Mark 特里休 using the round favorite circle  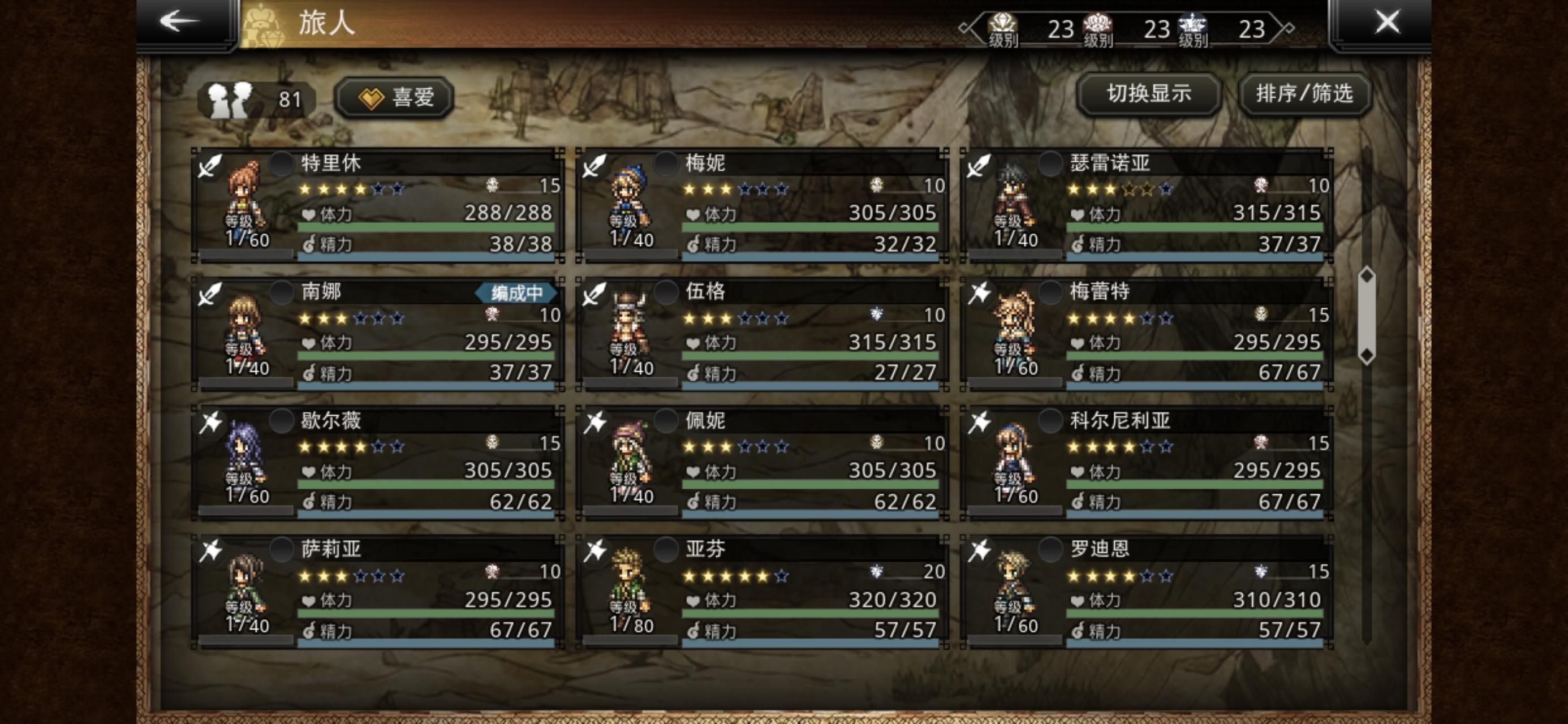pos(282,164)
